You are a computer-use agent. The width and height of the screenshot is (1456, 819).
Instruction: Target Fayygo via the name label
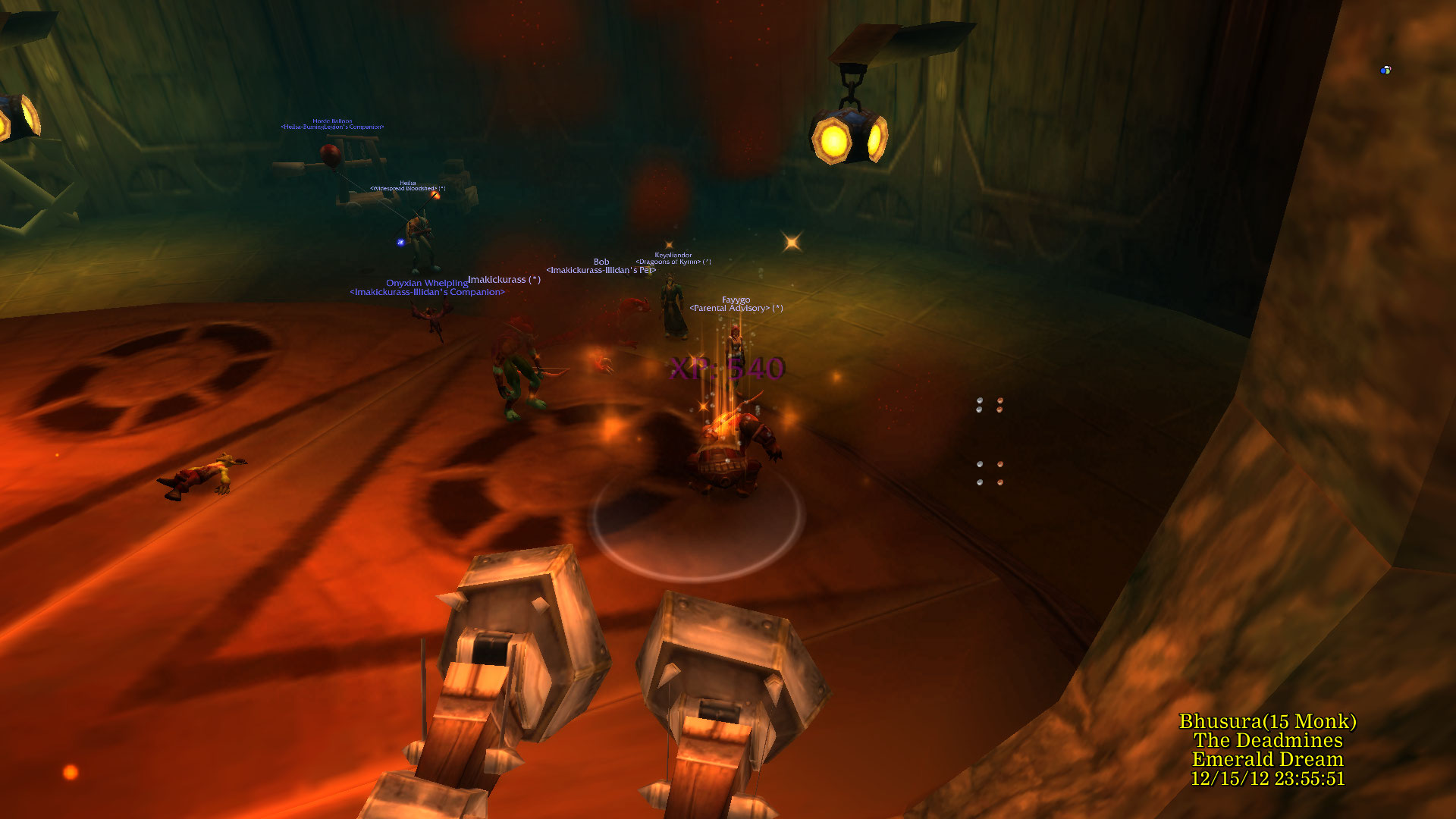coord(736,300)
